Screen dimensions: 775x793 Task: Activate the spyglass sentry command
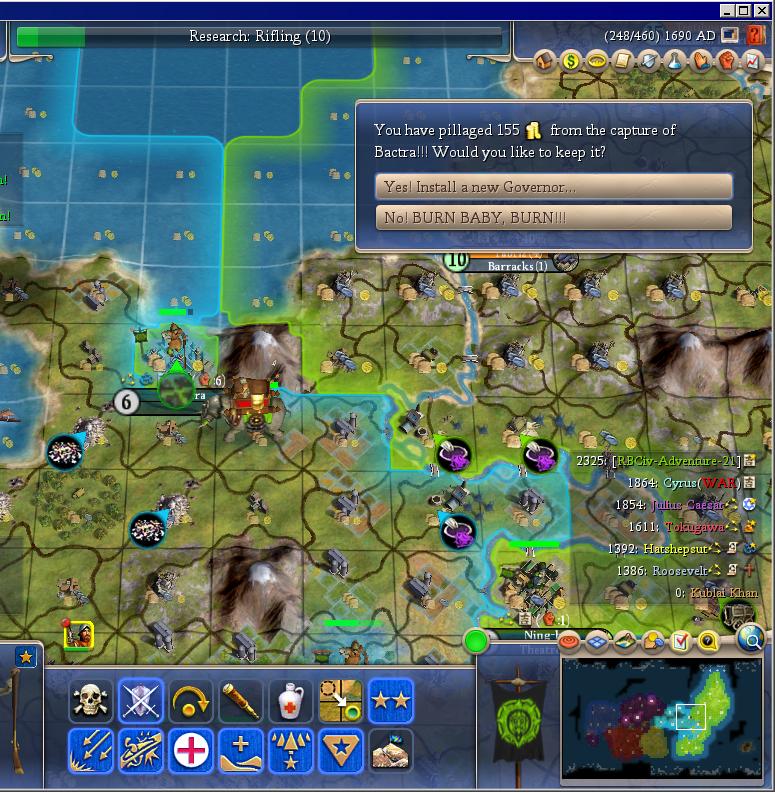pyautogui.click(x=241, y=701)
